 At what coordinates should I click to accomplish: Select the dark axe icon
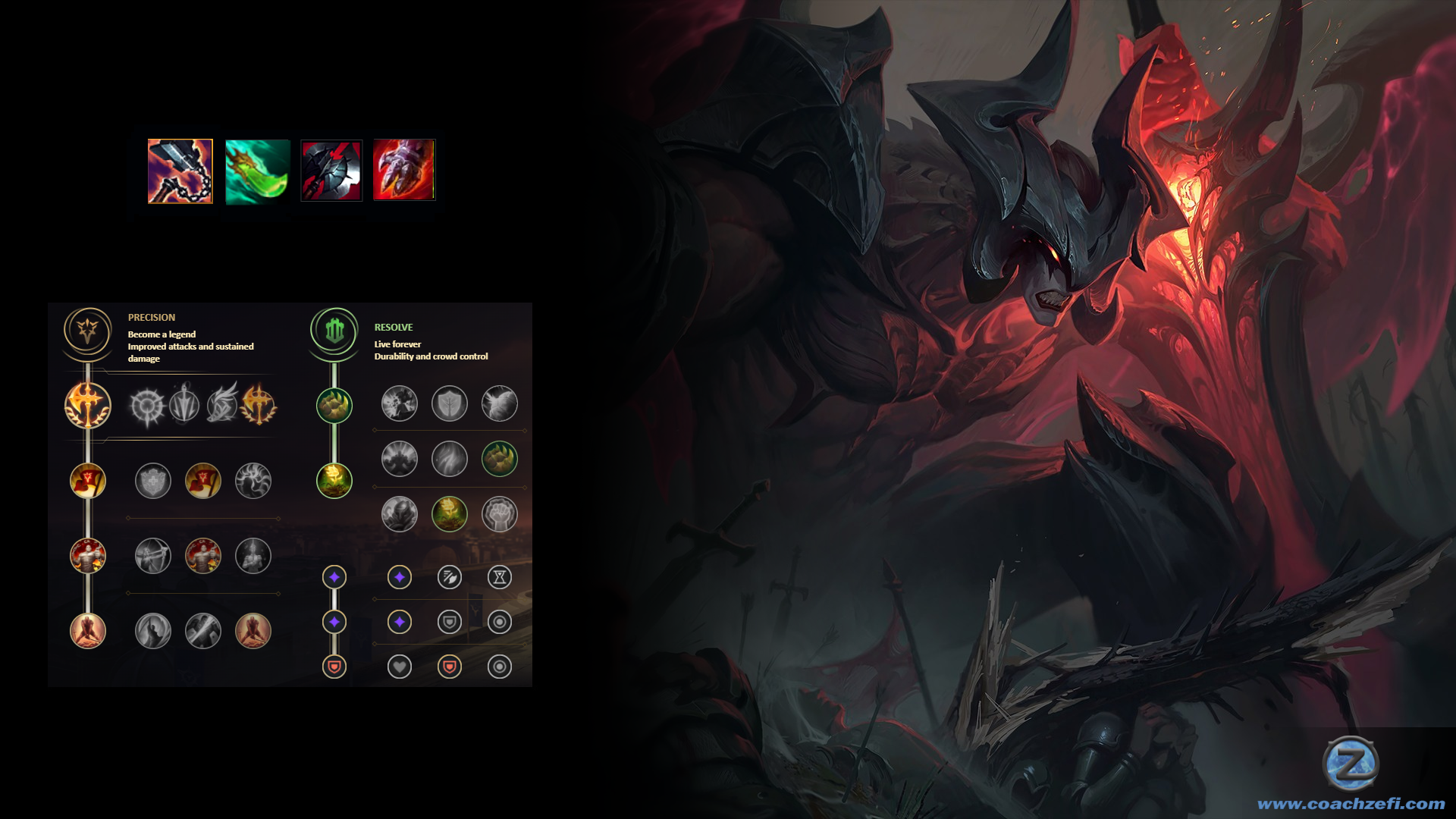tap(331, 171)
